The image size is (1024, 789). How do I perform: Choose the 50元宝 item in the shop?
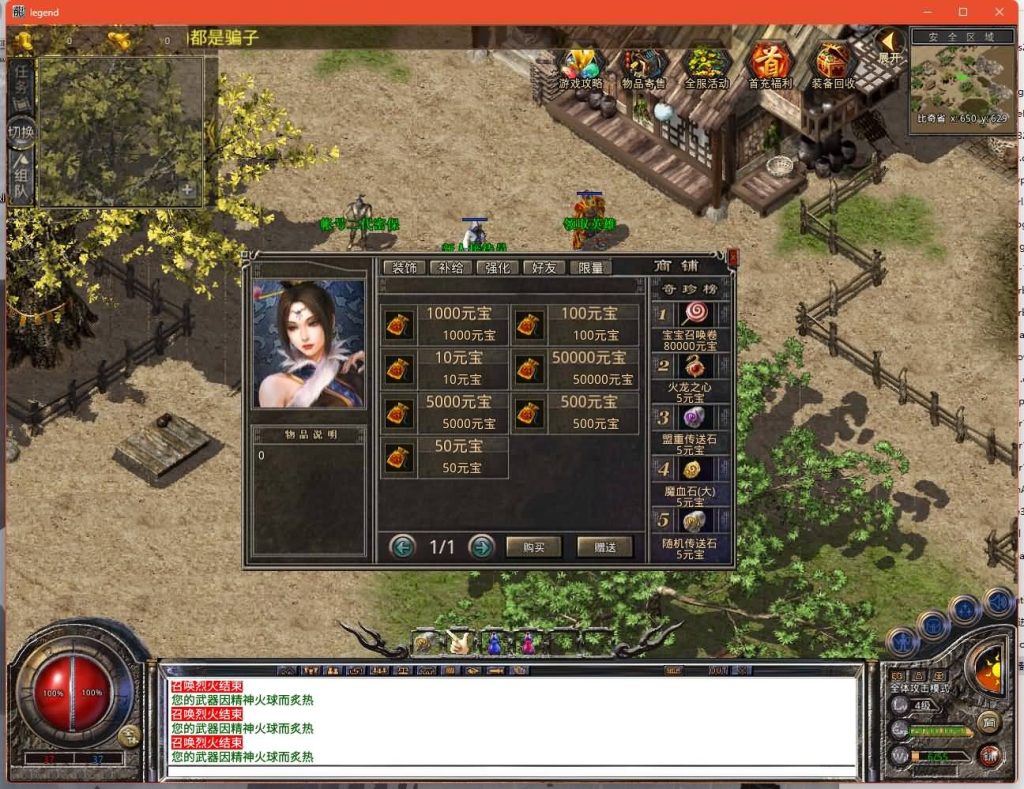[x=445, y=457]
